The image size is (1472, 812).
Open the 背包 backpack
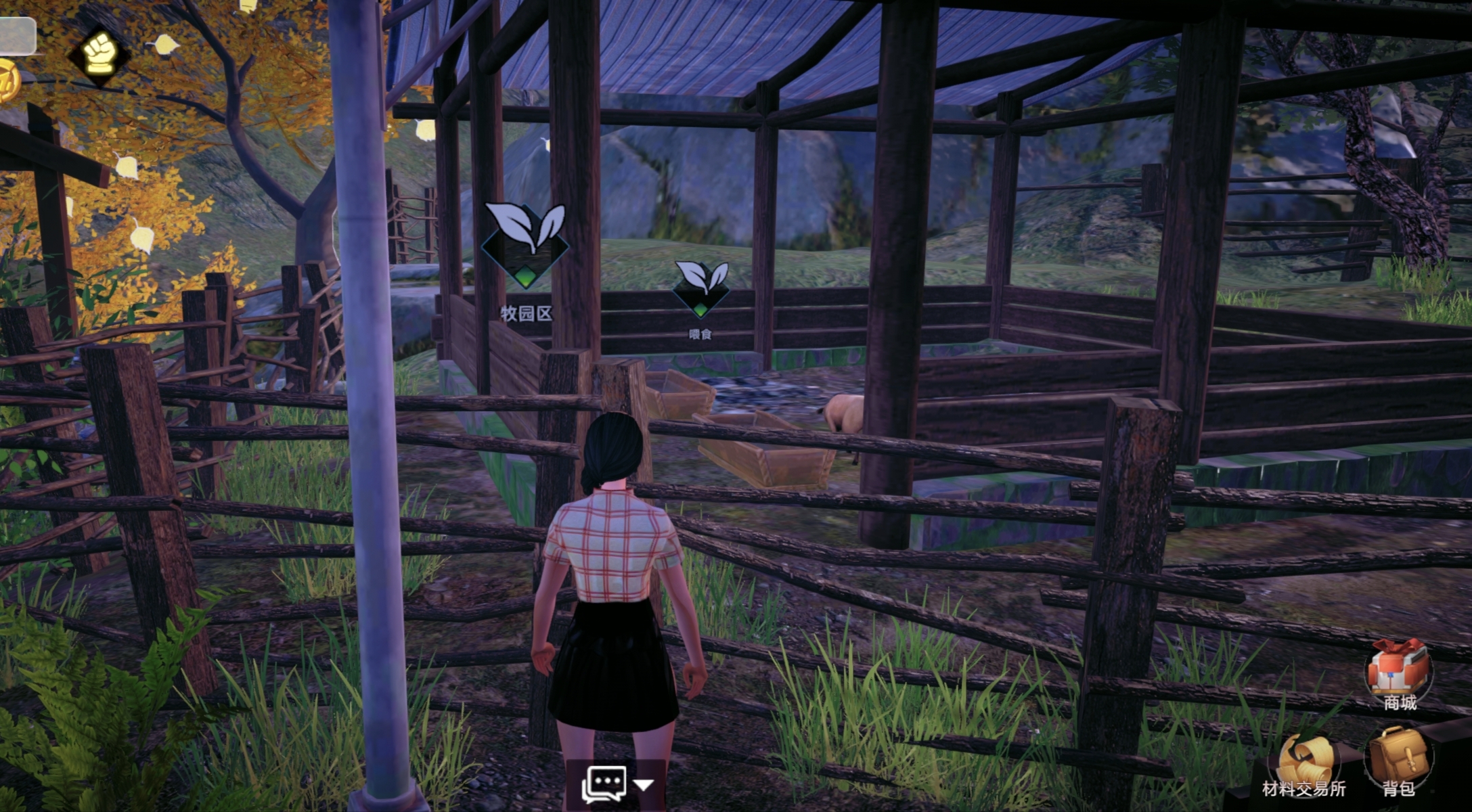[x=1398, y=758]
